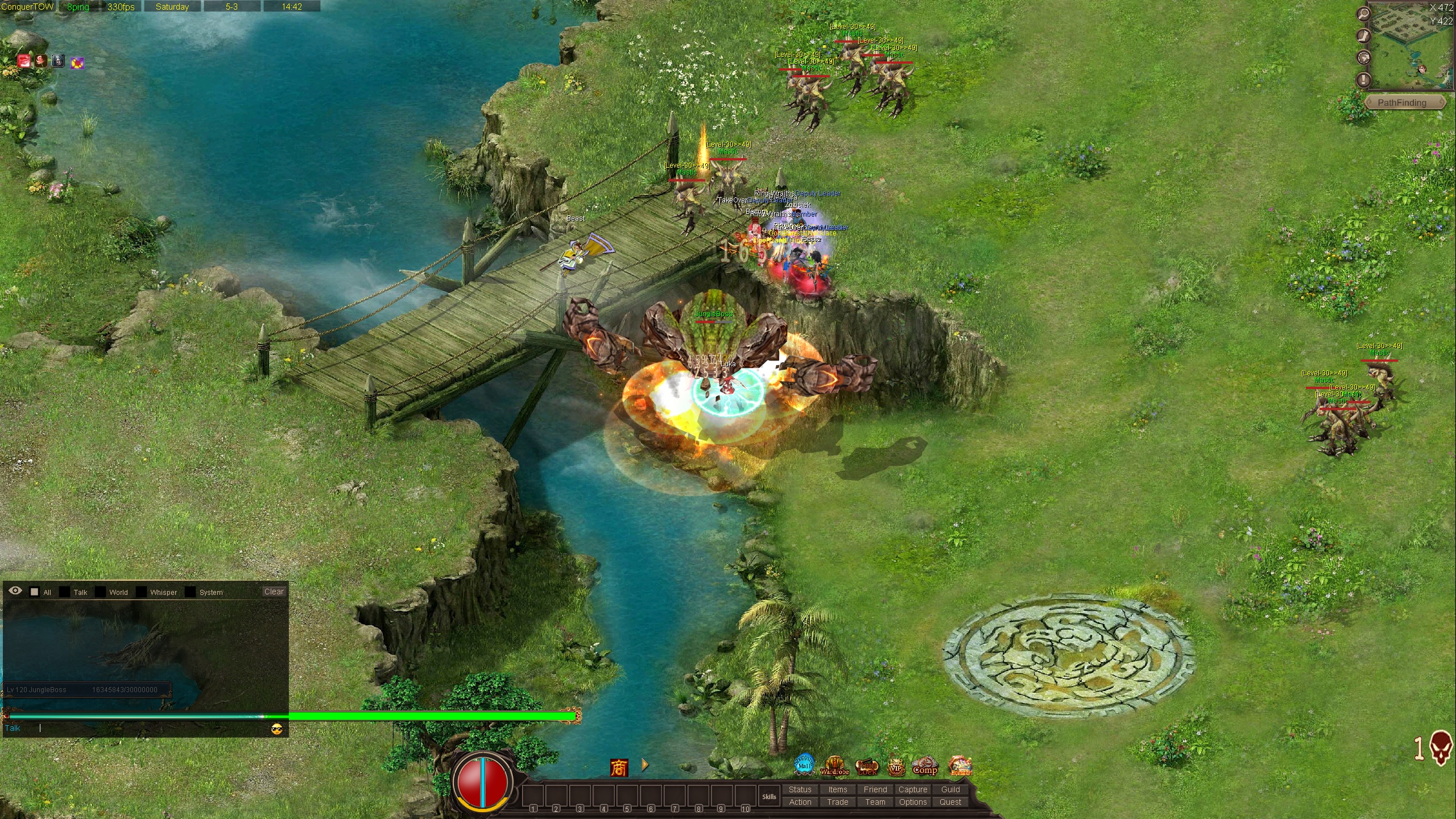Open the Item Lock feature
The height and width of the screenshot is (819, 1456).
pos(867,767)
